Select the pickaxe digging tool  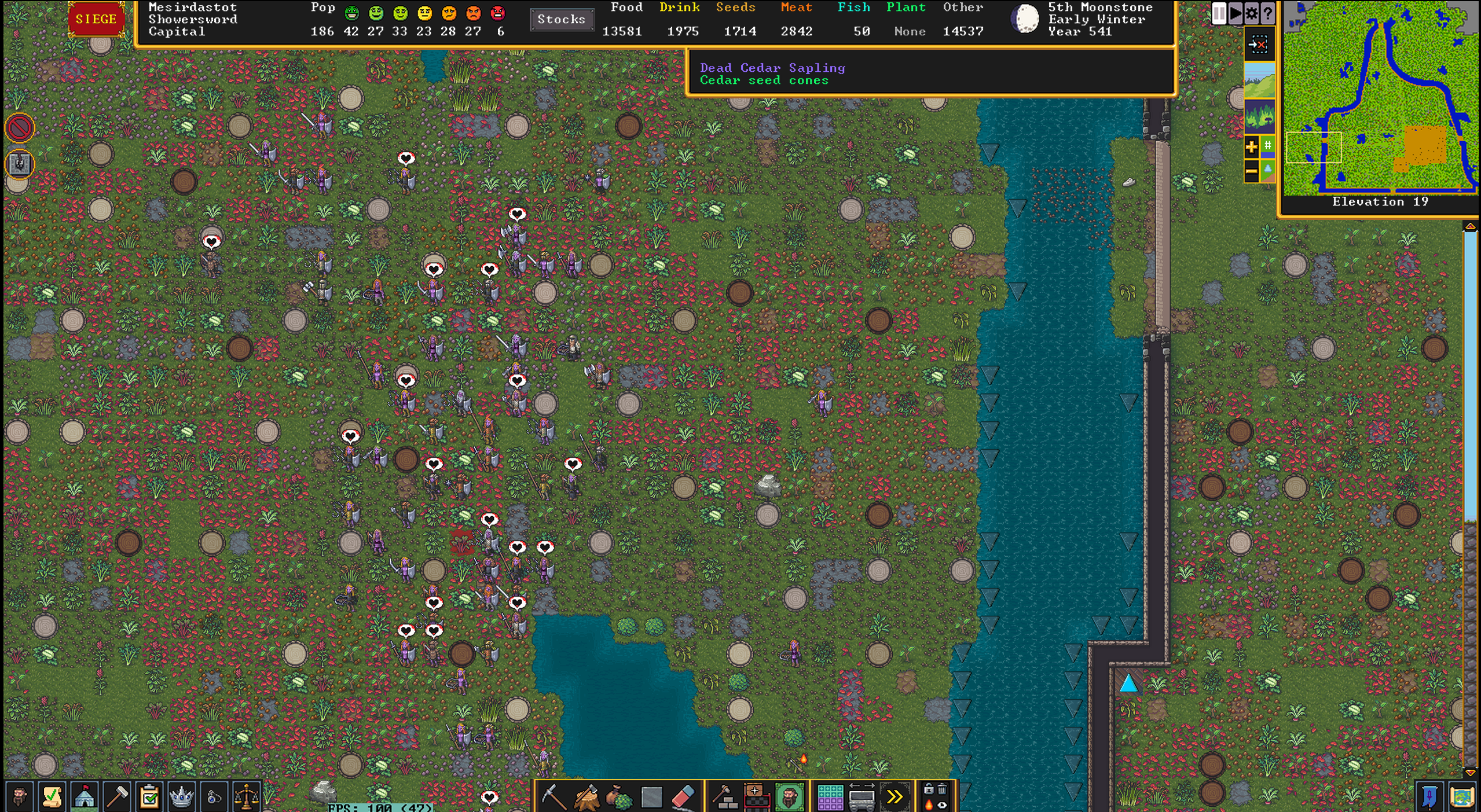[553, 797]
